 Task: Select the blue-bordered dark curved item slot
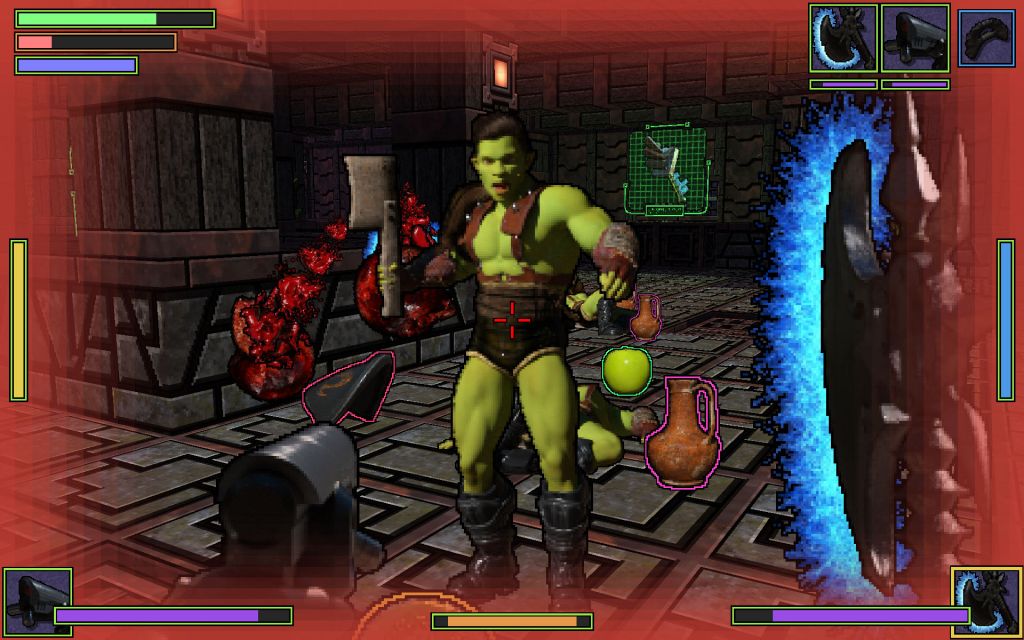click(986, 38)
